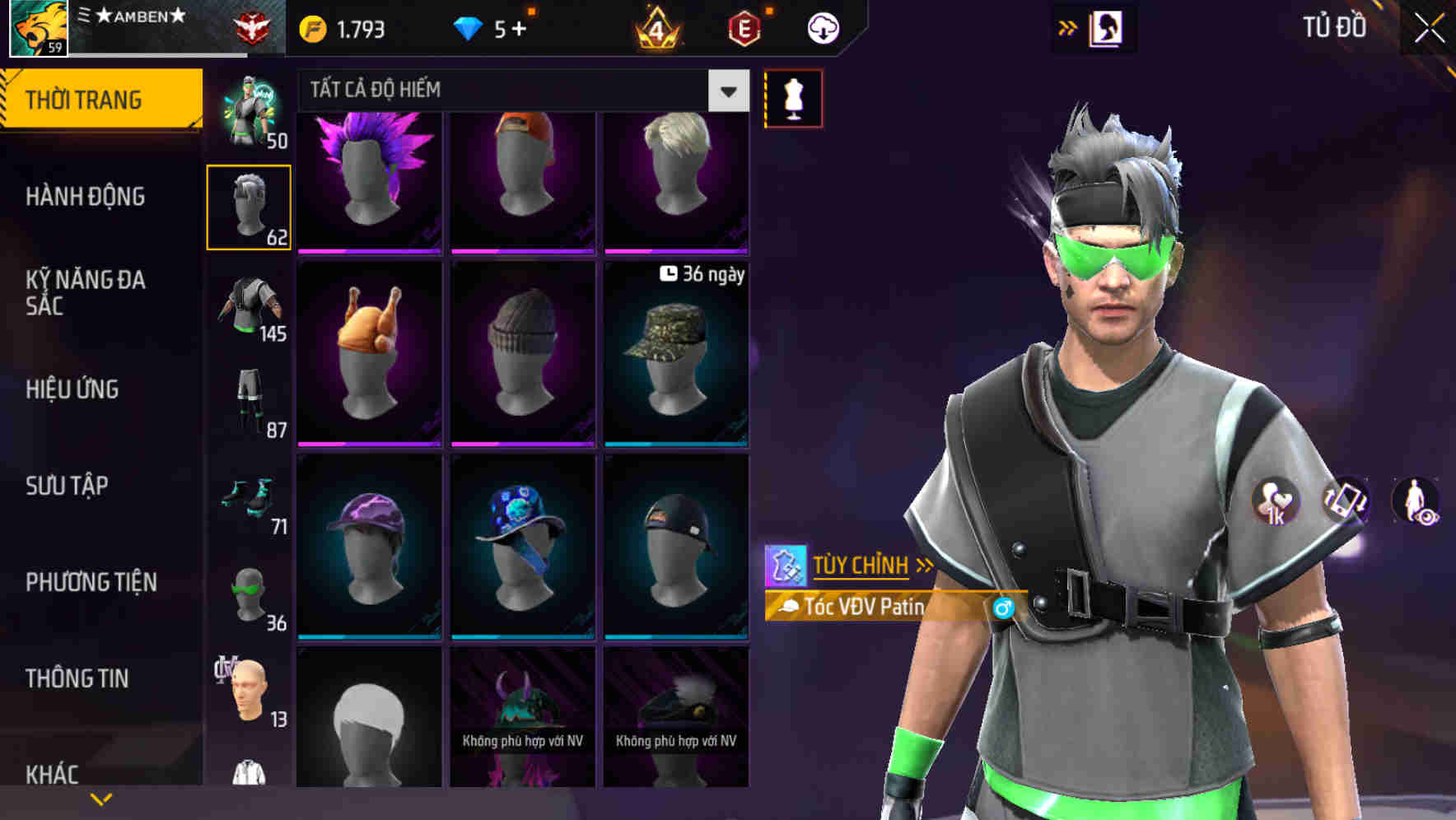Viewport: 1456px width, 820px height.
Task: Click the mannequin outfit preview icon
Action: [793, 98]
